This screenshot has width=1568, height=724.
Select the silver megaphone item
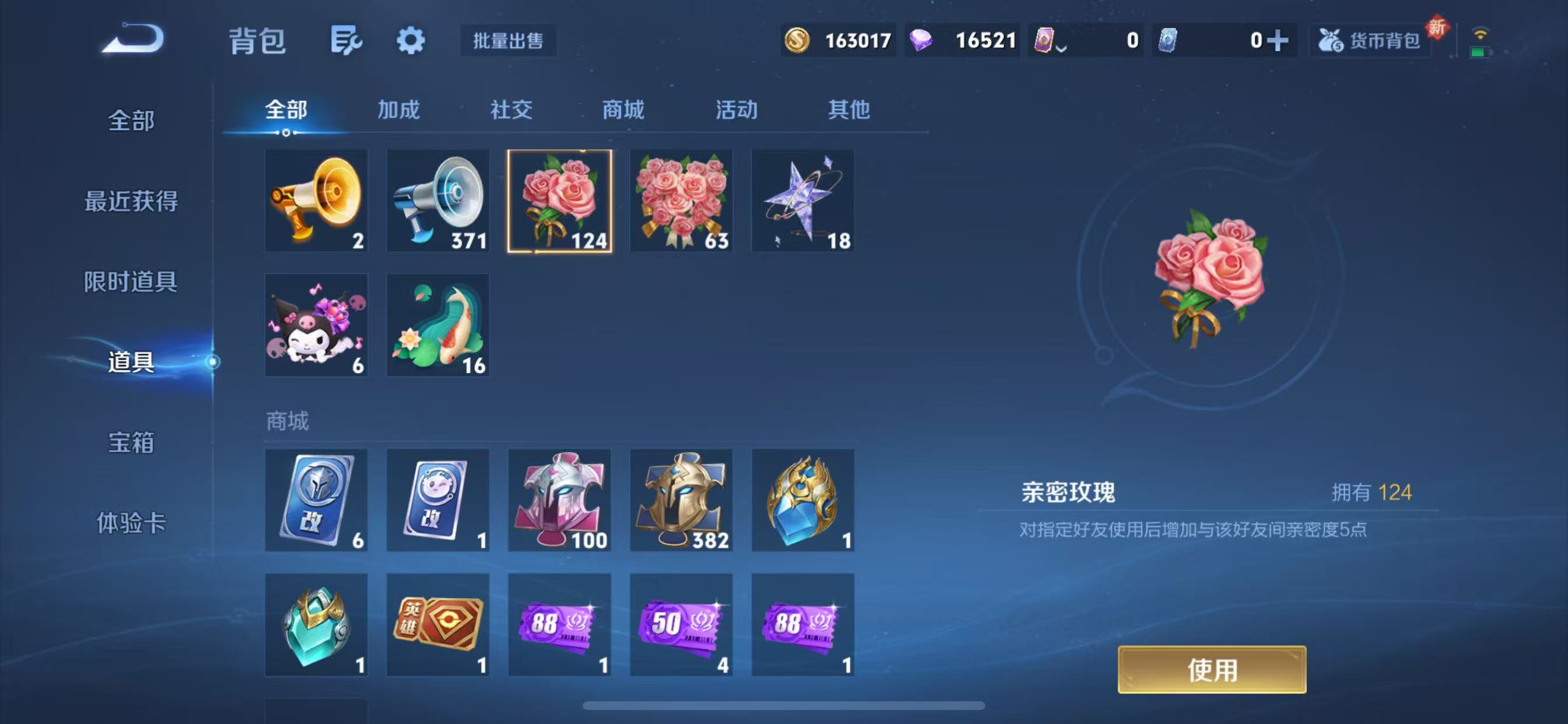click(x=437, y=201)
